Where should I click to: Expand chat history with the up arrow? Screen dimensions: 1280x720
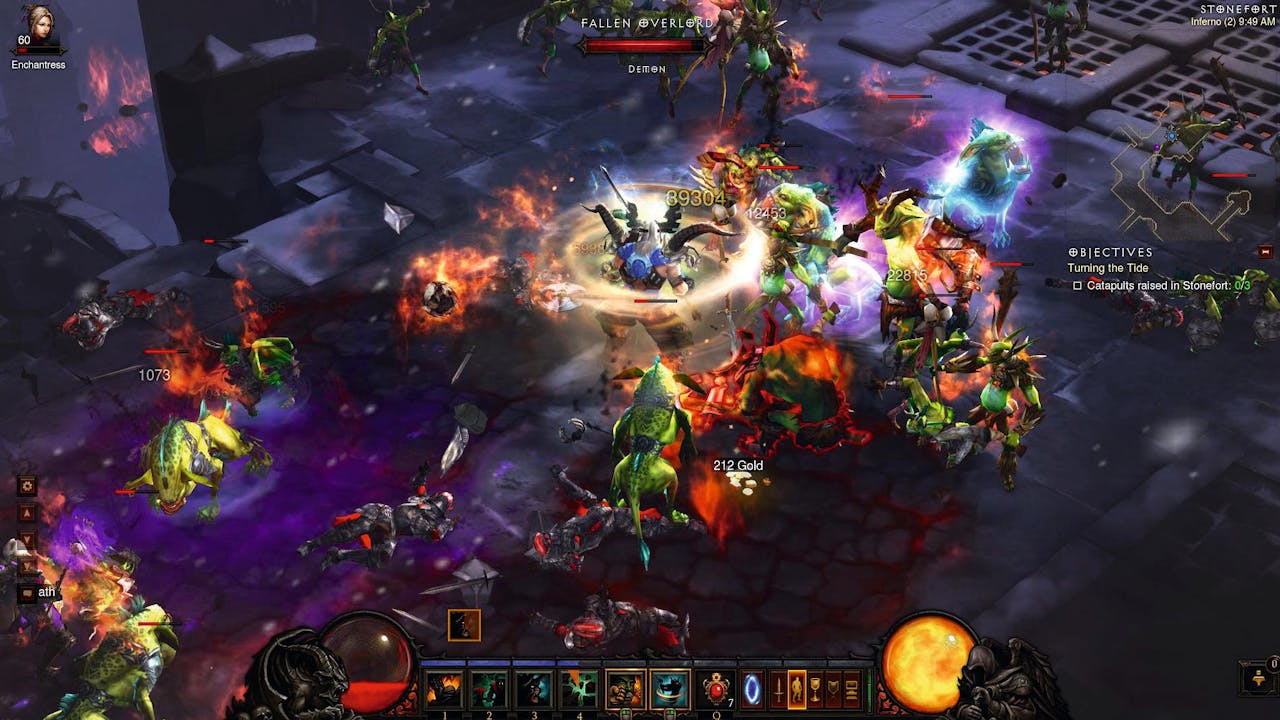point(26,514)
